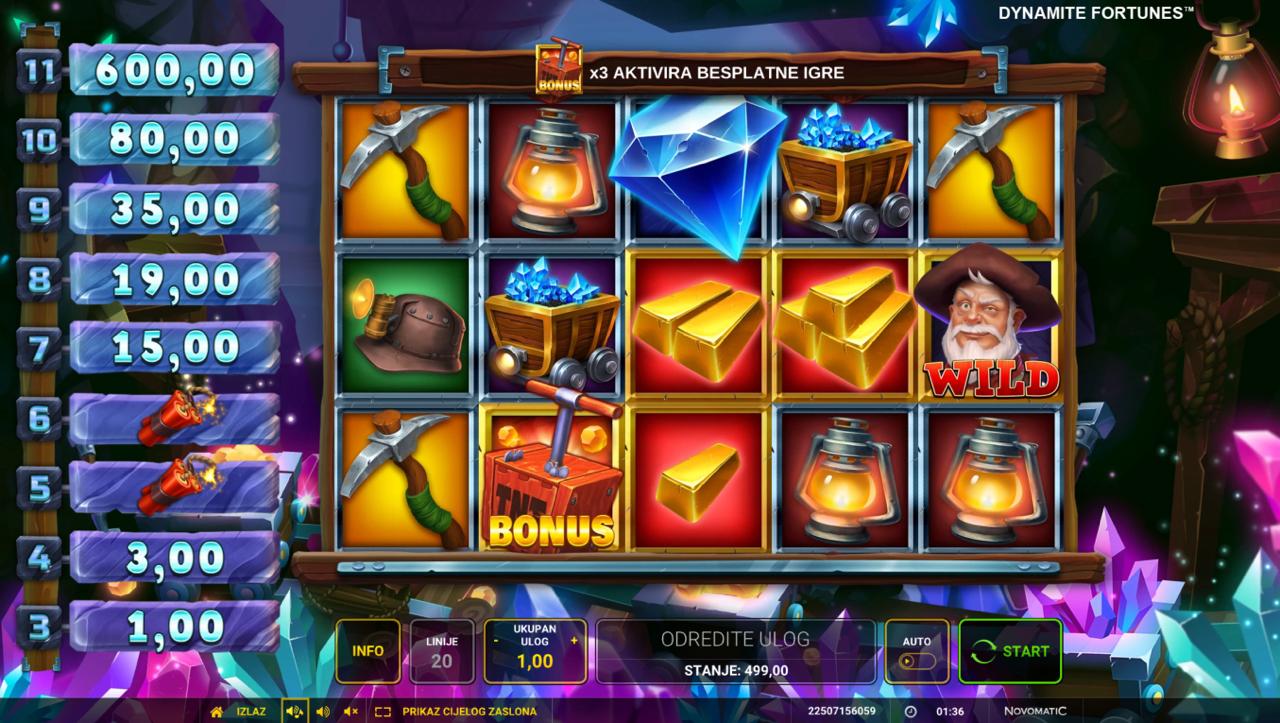
Task: Select the LINIJE 20 lines box
Action: pos(441,651)
